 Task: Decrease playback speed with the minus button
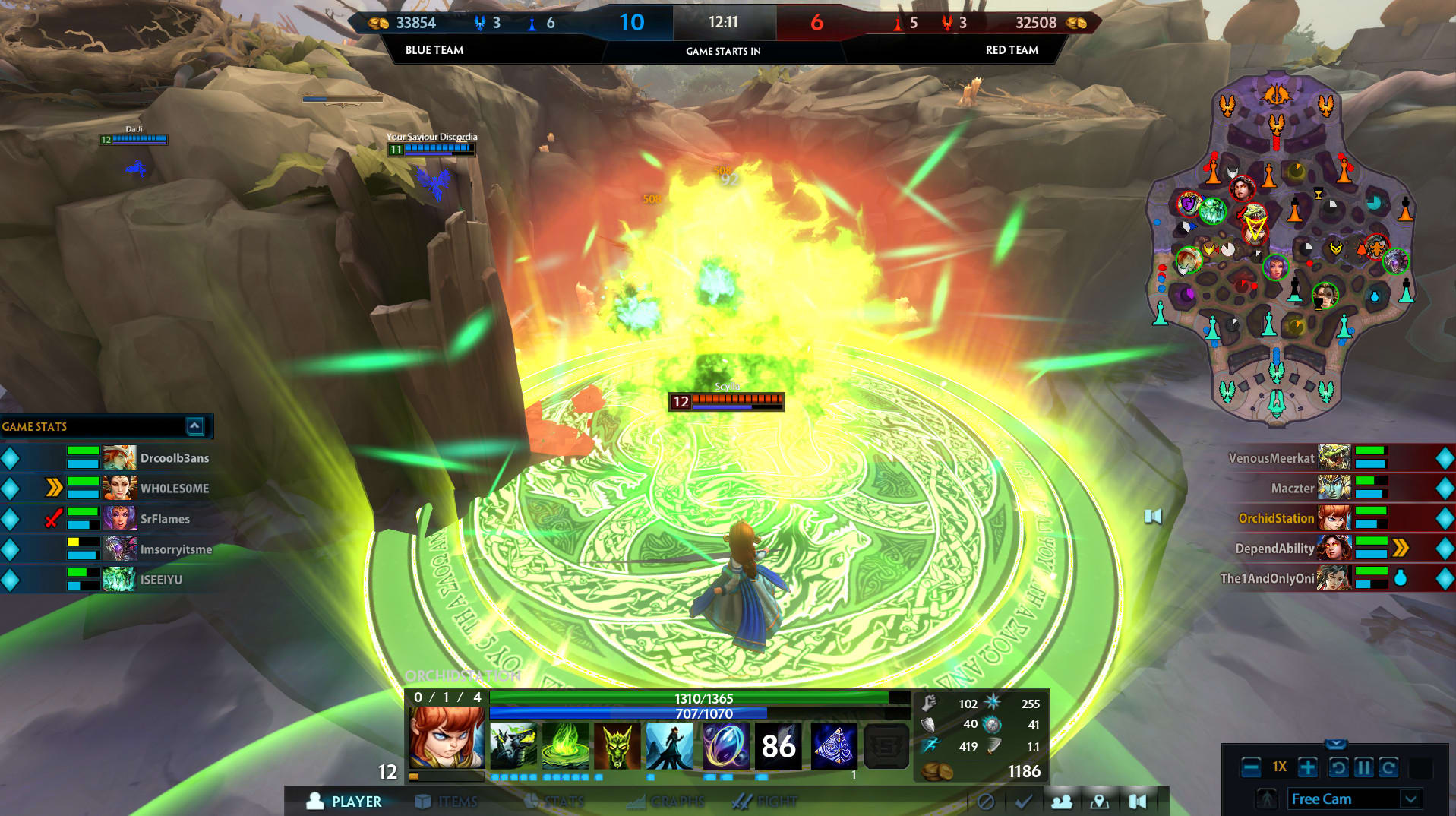pos(1251,768)
